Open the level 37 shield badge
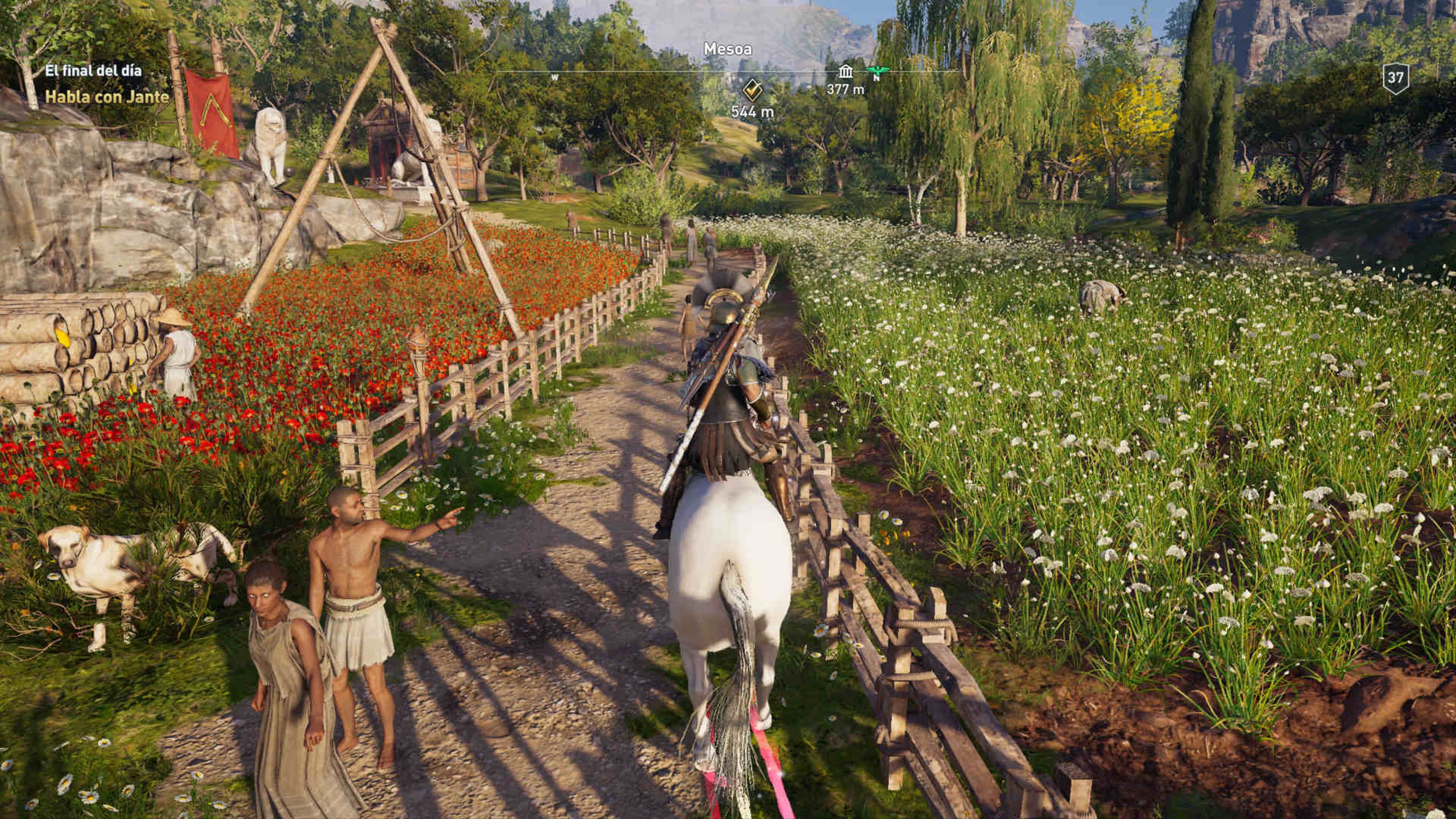The height and width of the screenshot is (819, 1456). tap(1395, 78)
